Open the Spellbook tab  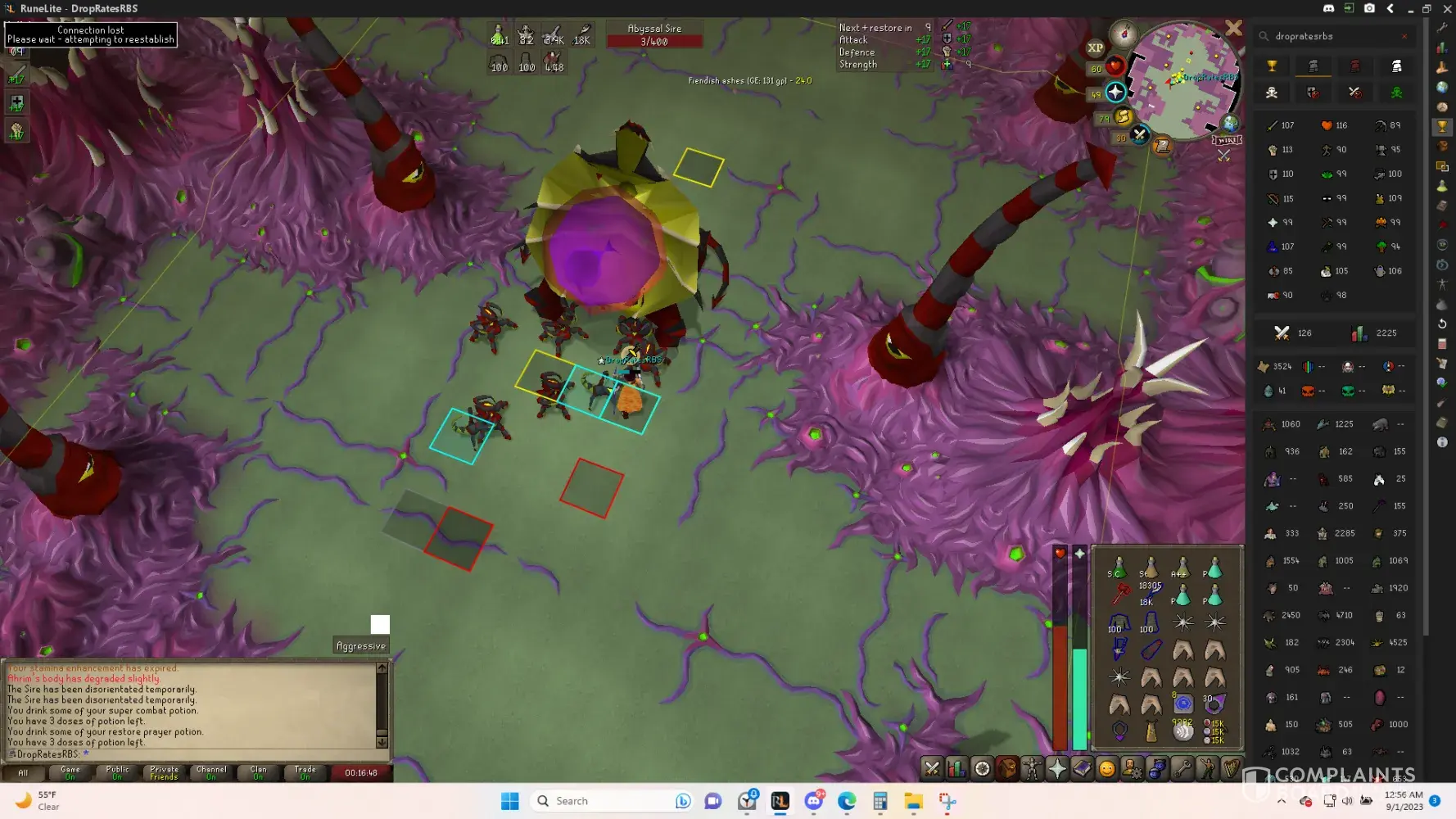[1082, 768]
